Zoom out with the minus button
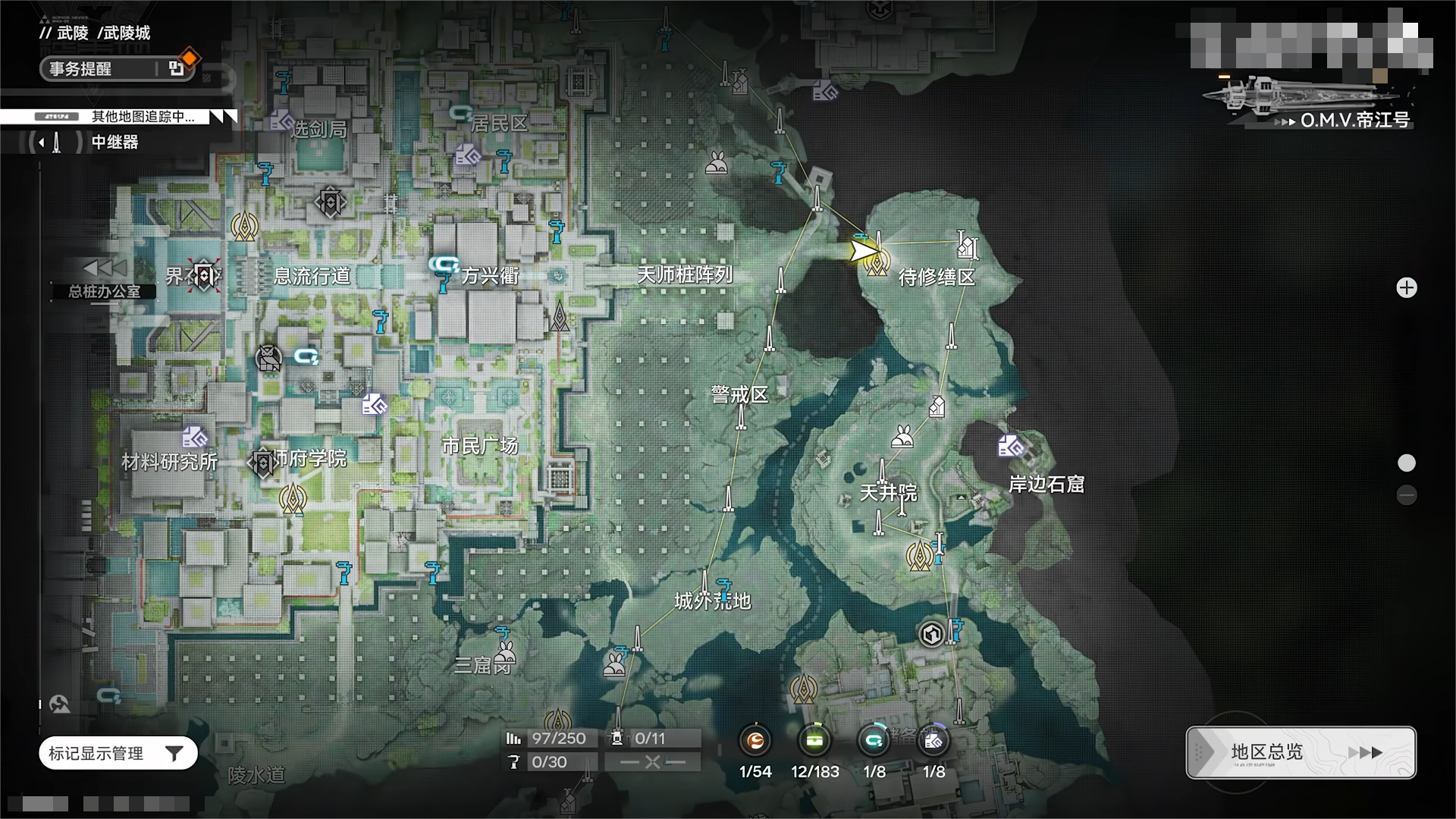Screen dimensions: 1456x819 (1407, 495)
